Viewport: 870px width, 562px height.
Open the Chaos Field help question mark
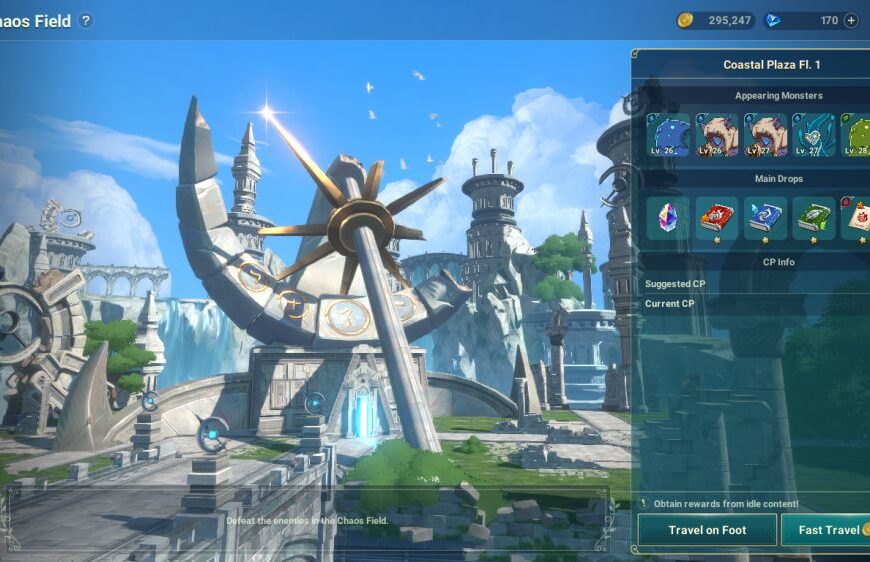pyautogui.click(x=86, y=21)
